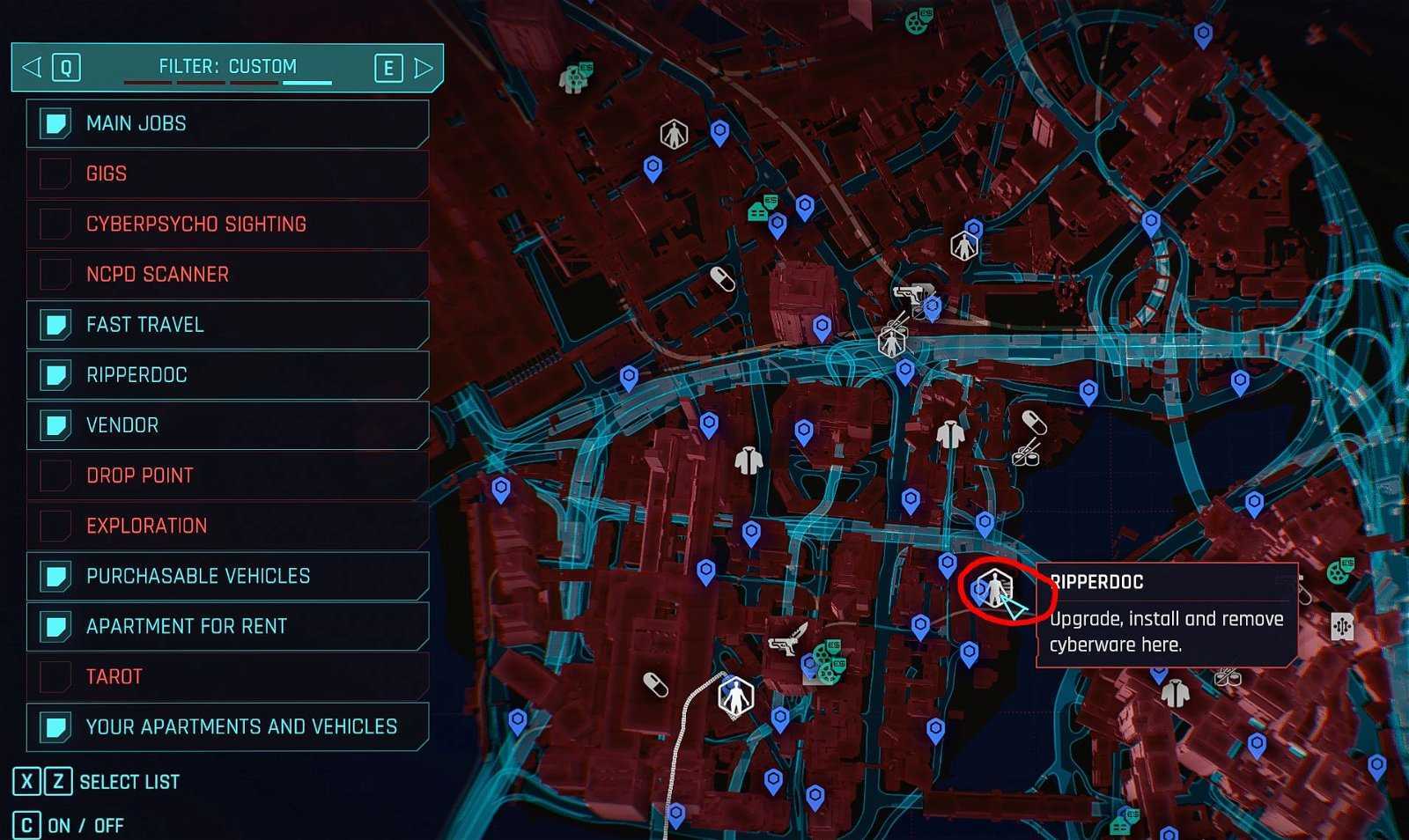The image size is (1409, 840).
Task: Switch to the previous filter preset arrow
Action: (32, 67)
